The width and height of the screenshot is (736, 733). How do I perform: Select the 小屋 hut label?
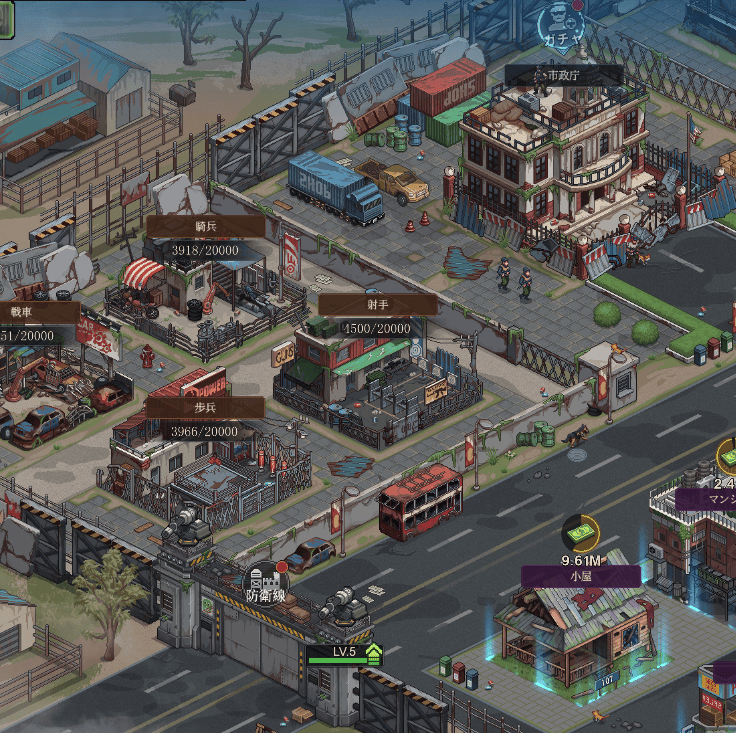[580, 576]
